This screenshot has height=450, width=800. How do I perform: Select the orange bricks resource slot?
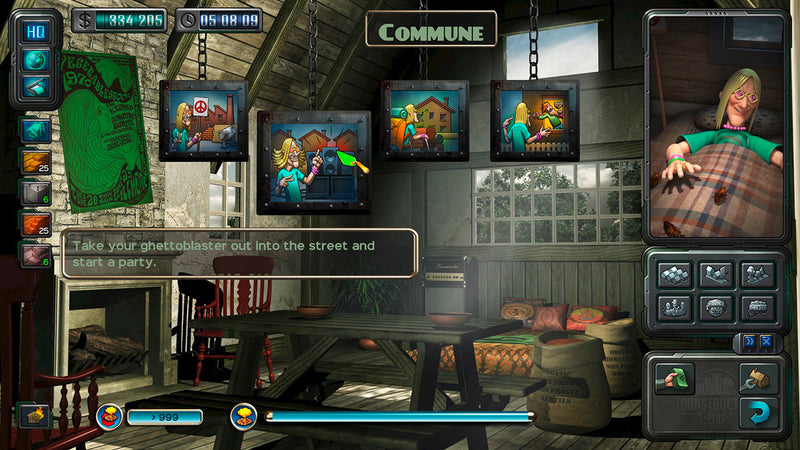(x=37, y=224)
